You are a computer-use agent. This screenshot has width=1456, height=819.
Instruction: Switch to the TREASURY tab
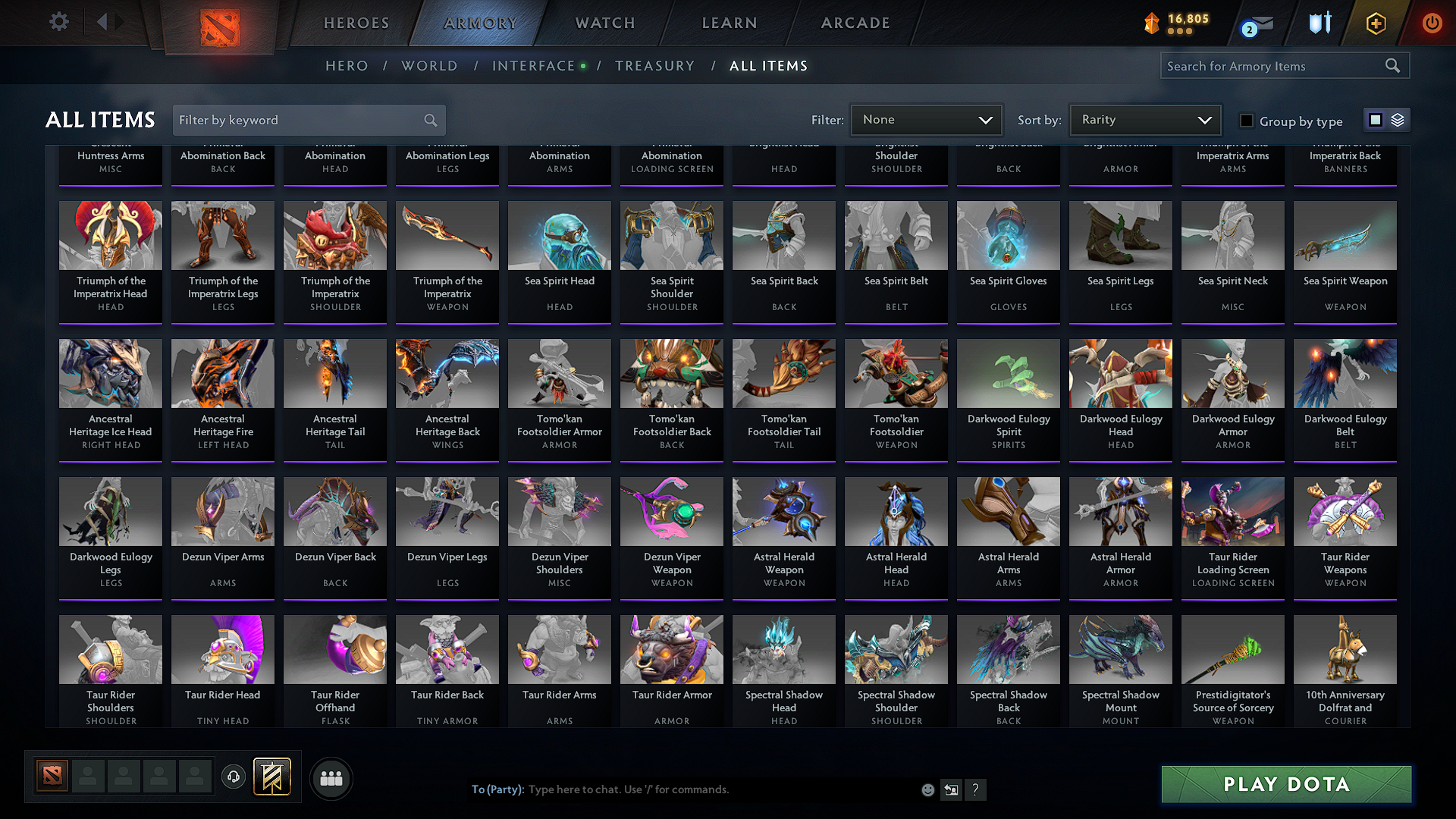(x=655, y=66)
